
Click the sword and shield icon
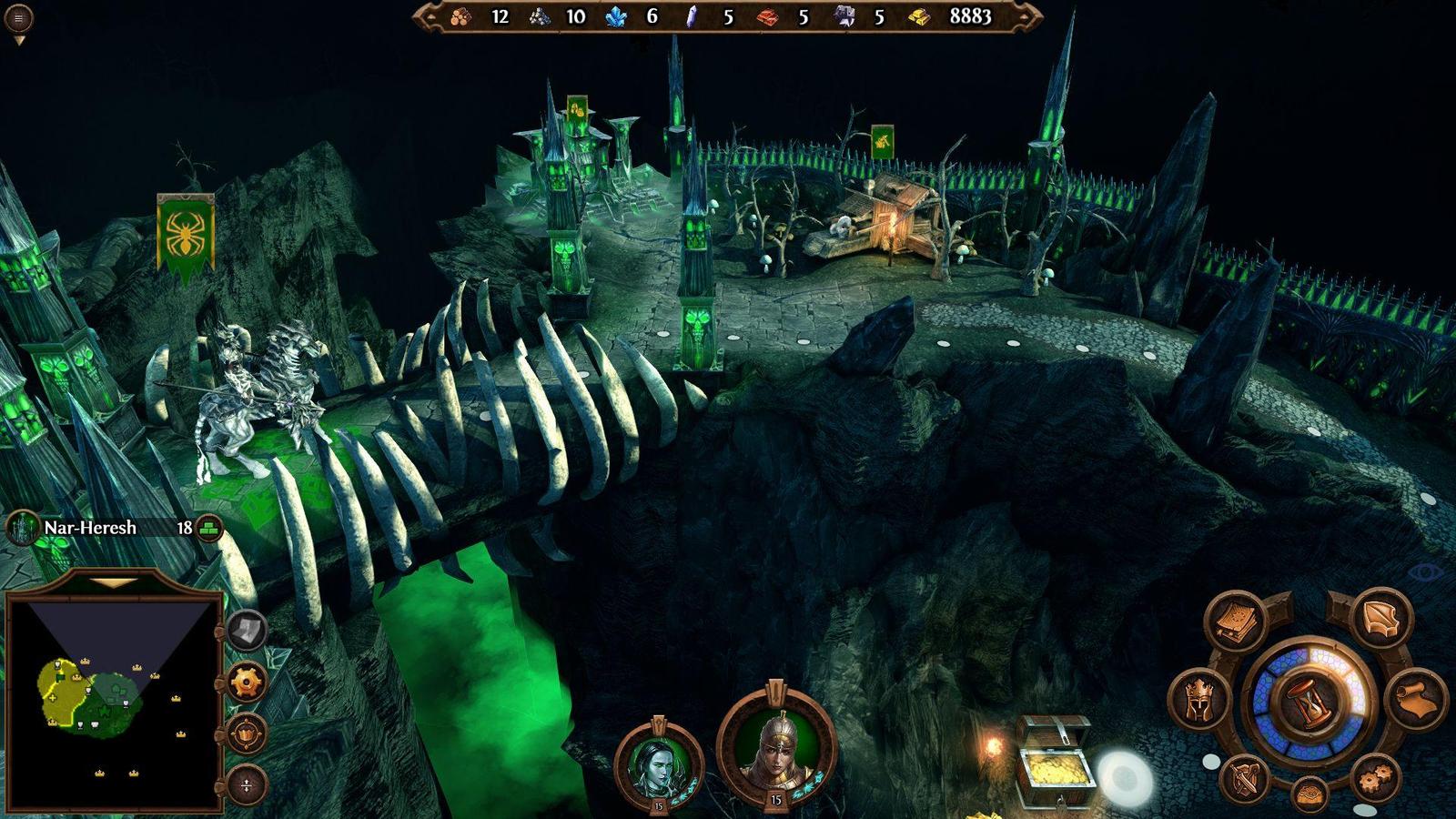tap(1245, 778)
